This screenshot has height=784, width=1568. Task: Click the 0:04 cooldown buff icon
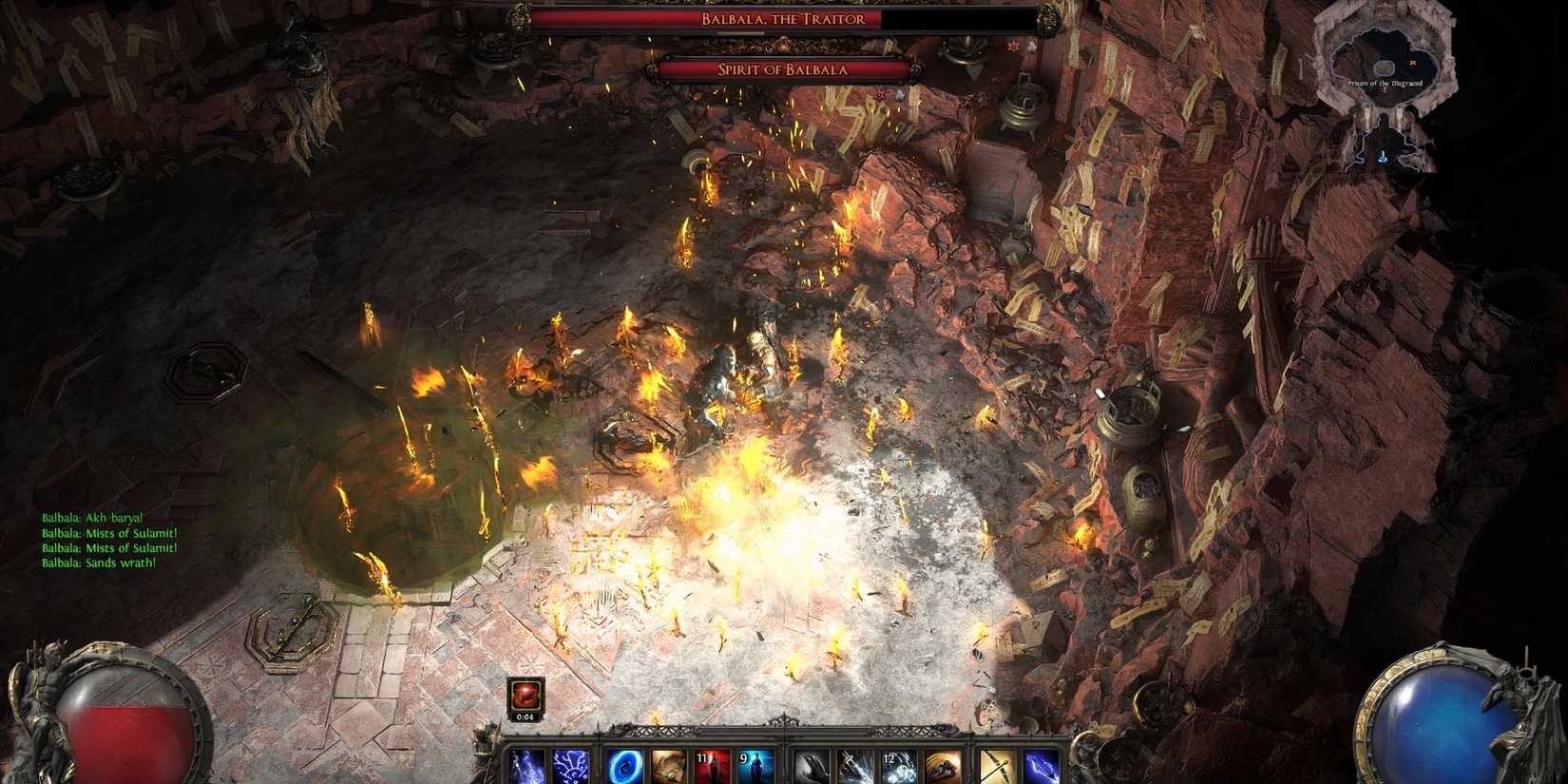[526, 693]
